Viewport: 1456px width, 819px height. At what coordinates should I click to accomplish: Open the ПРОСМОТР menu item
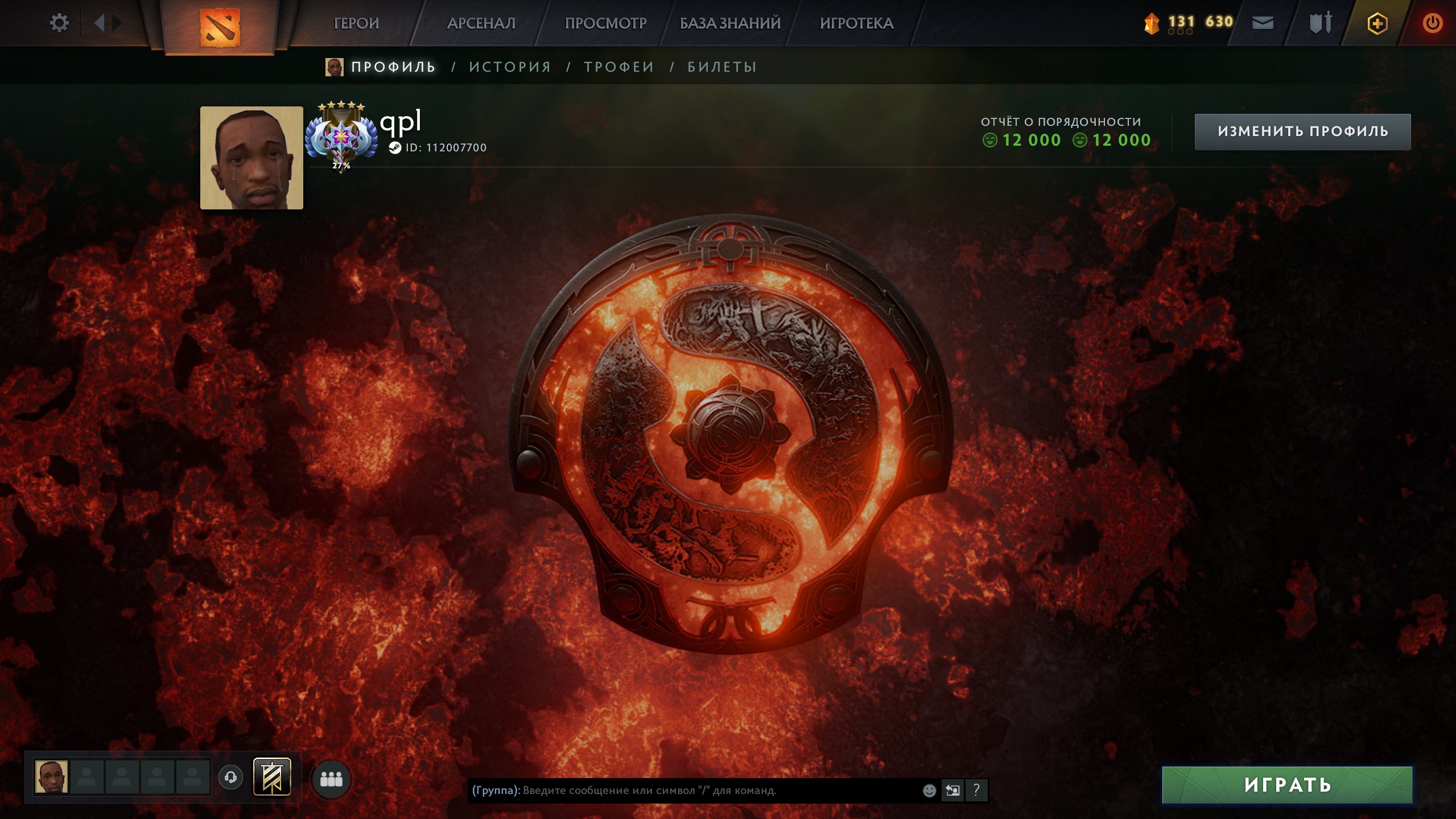coord(605,23)
